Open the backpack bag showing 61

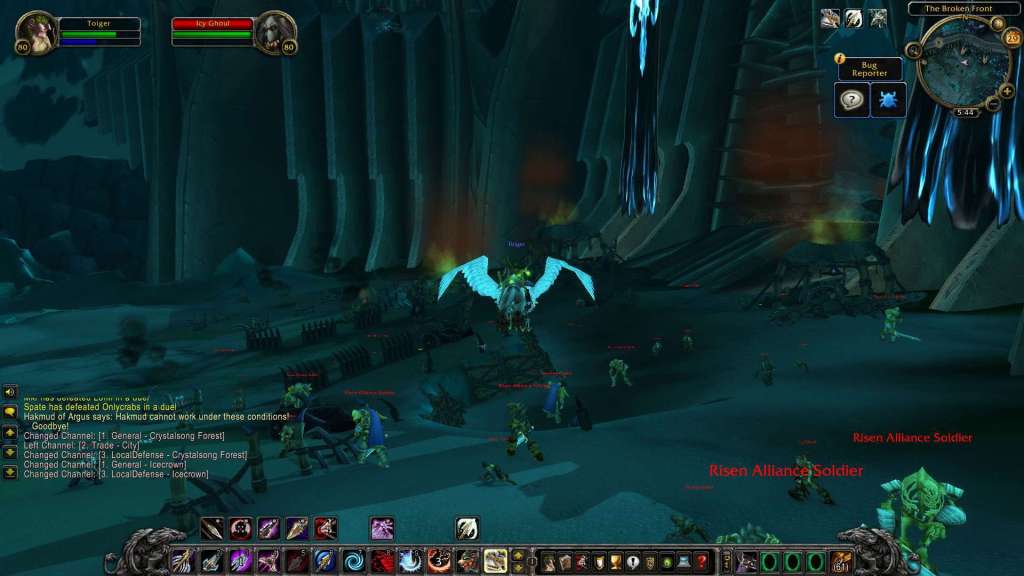point(841,561)
